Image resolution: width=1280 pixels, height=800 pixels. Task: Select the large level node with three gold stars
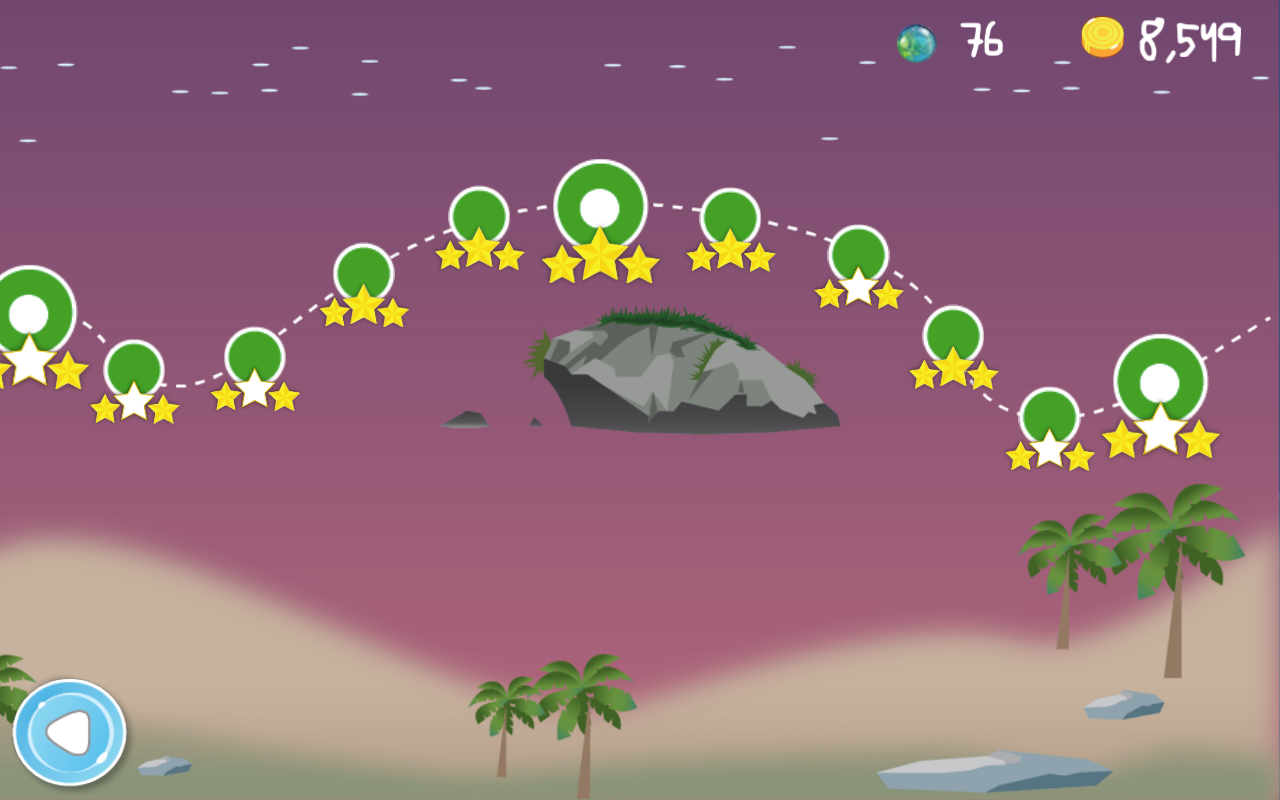pyautogui.click(x=600, y=207)
